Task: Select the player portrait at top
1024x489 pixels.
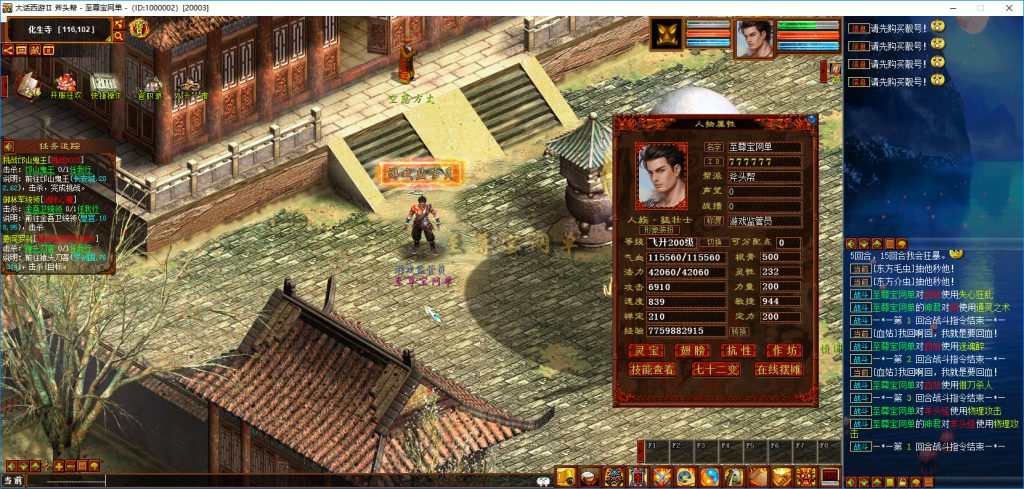Action: 756,39
